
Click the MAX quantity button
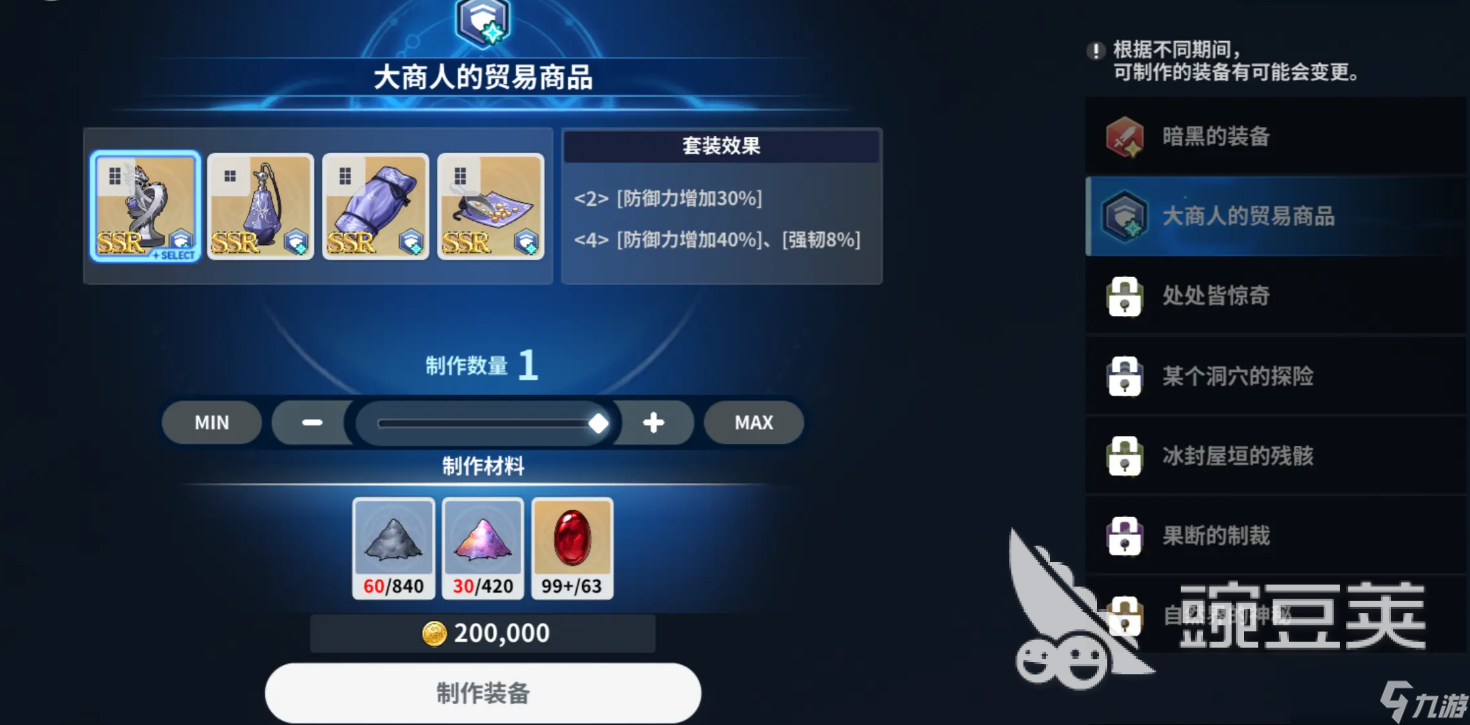click(x=753, y=422)
